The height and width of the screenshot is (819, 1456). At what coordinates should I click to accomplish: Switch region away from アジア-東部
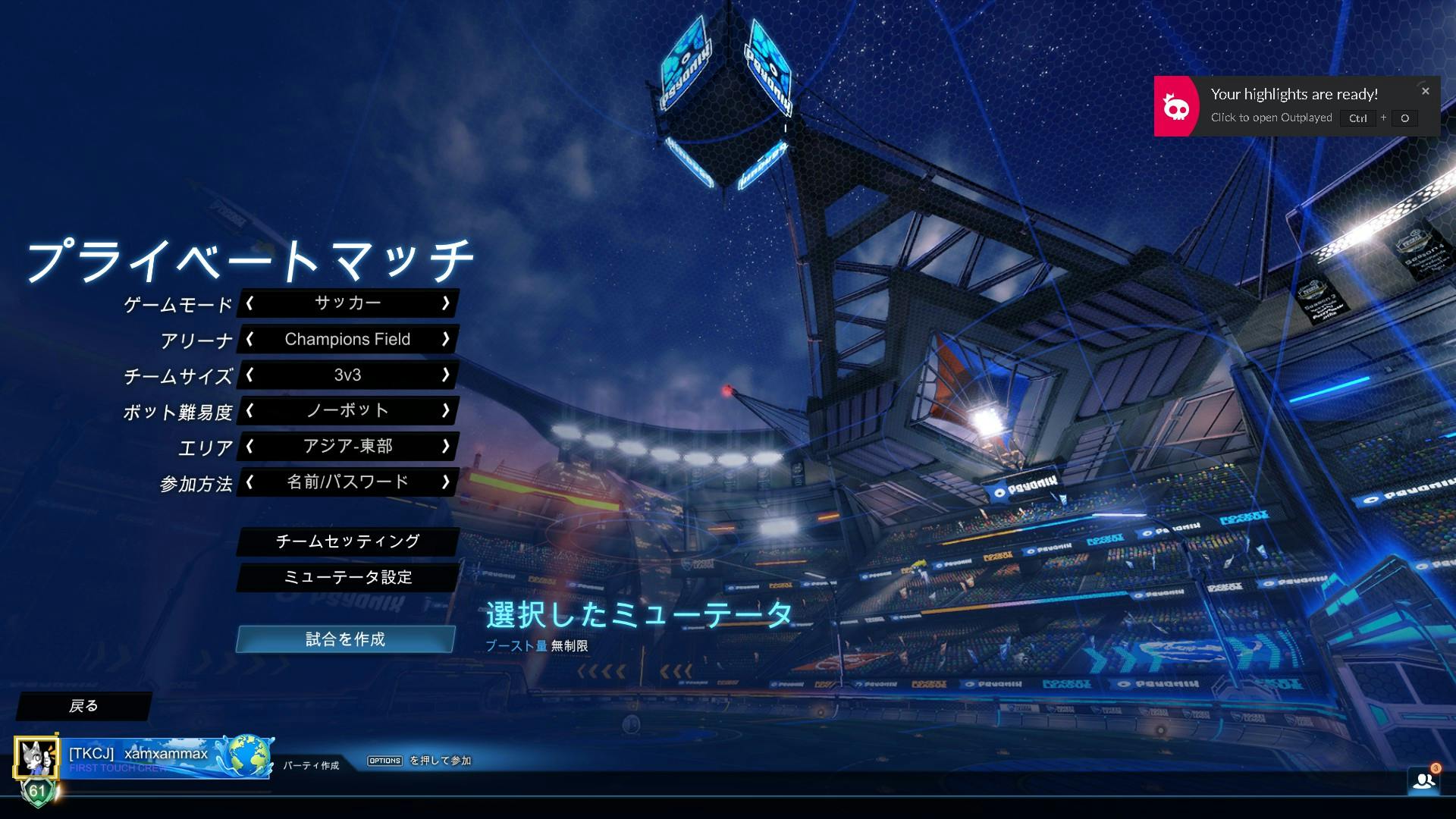pyautogui.click(x=447, y=447)
